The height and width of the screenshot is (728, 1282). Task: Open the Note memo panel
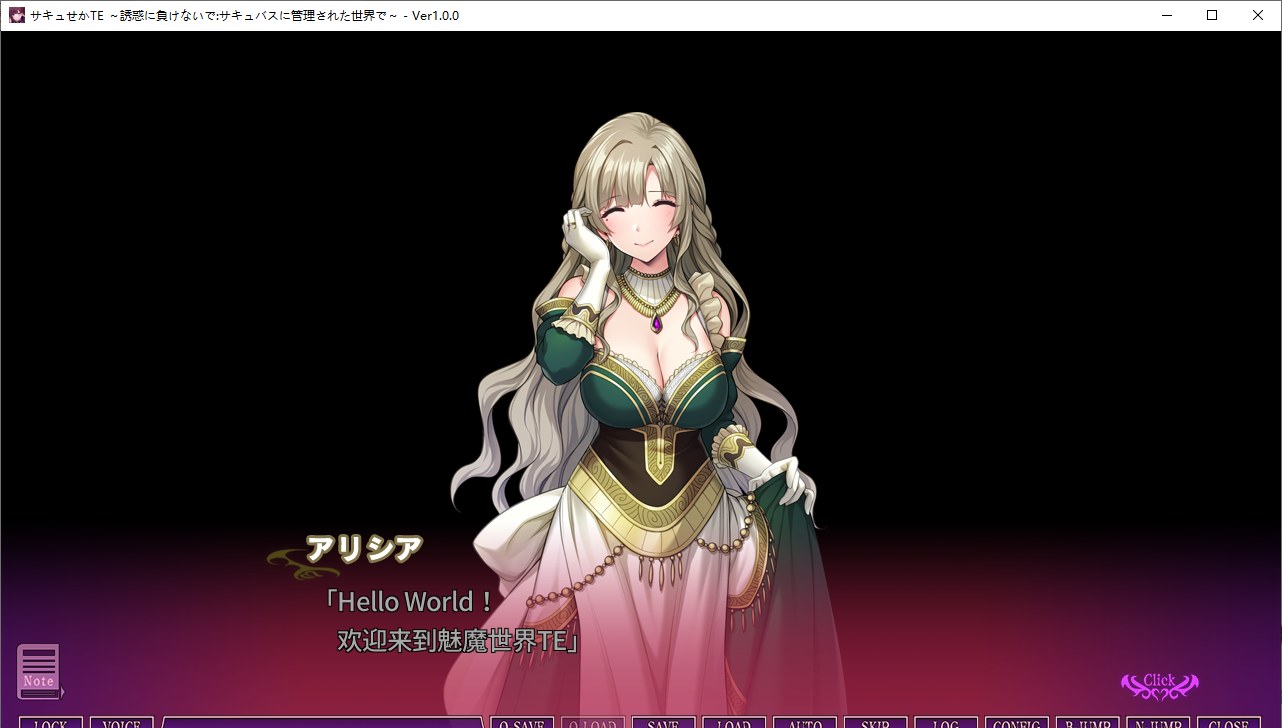click(x=40, y=672)
